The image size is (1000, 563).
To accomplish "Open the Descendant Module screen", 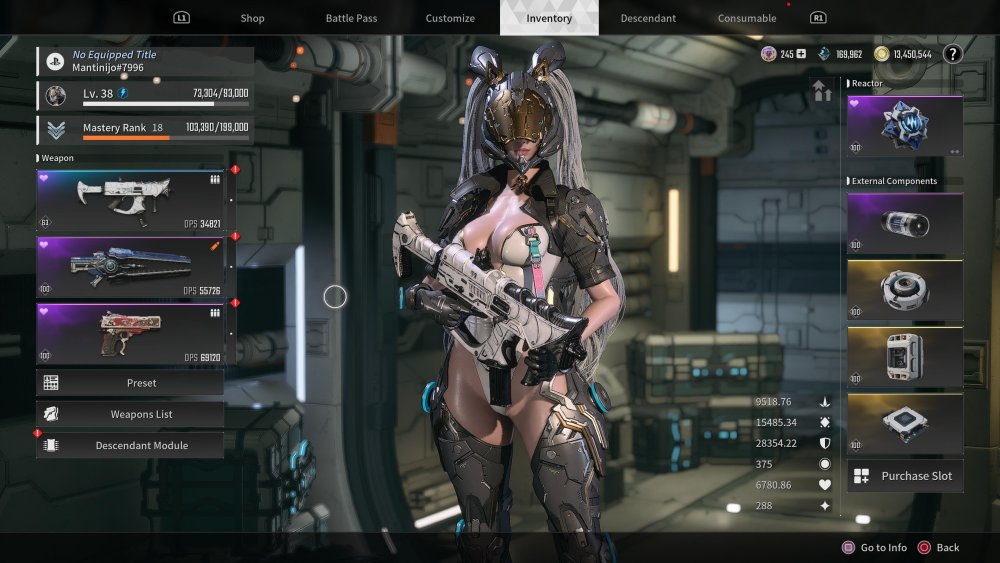I will click(x=131, y=445).
